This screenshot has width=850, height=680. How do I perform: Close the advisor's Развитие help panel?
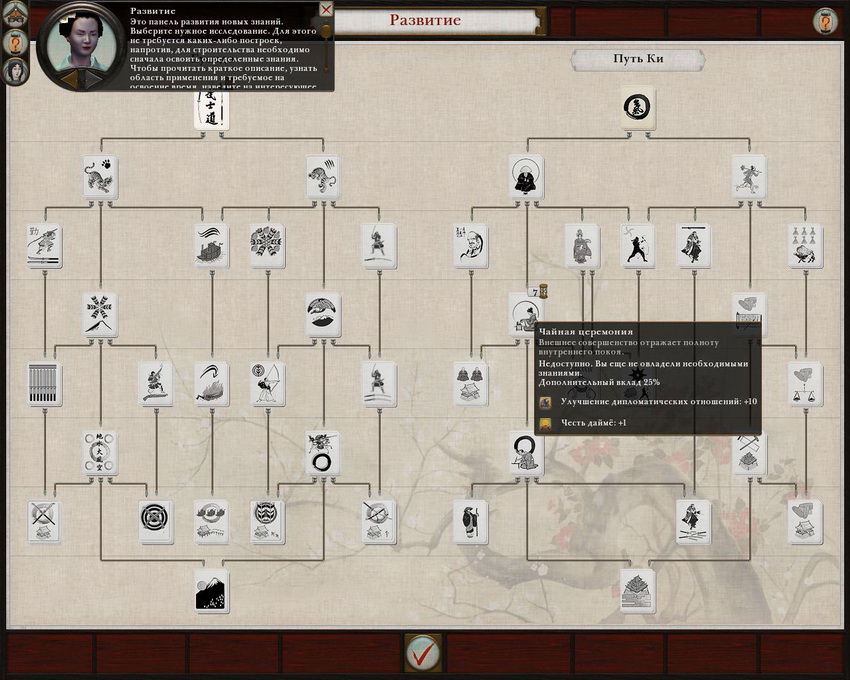click(x=326, y=9)
